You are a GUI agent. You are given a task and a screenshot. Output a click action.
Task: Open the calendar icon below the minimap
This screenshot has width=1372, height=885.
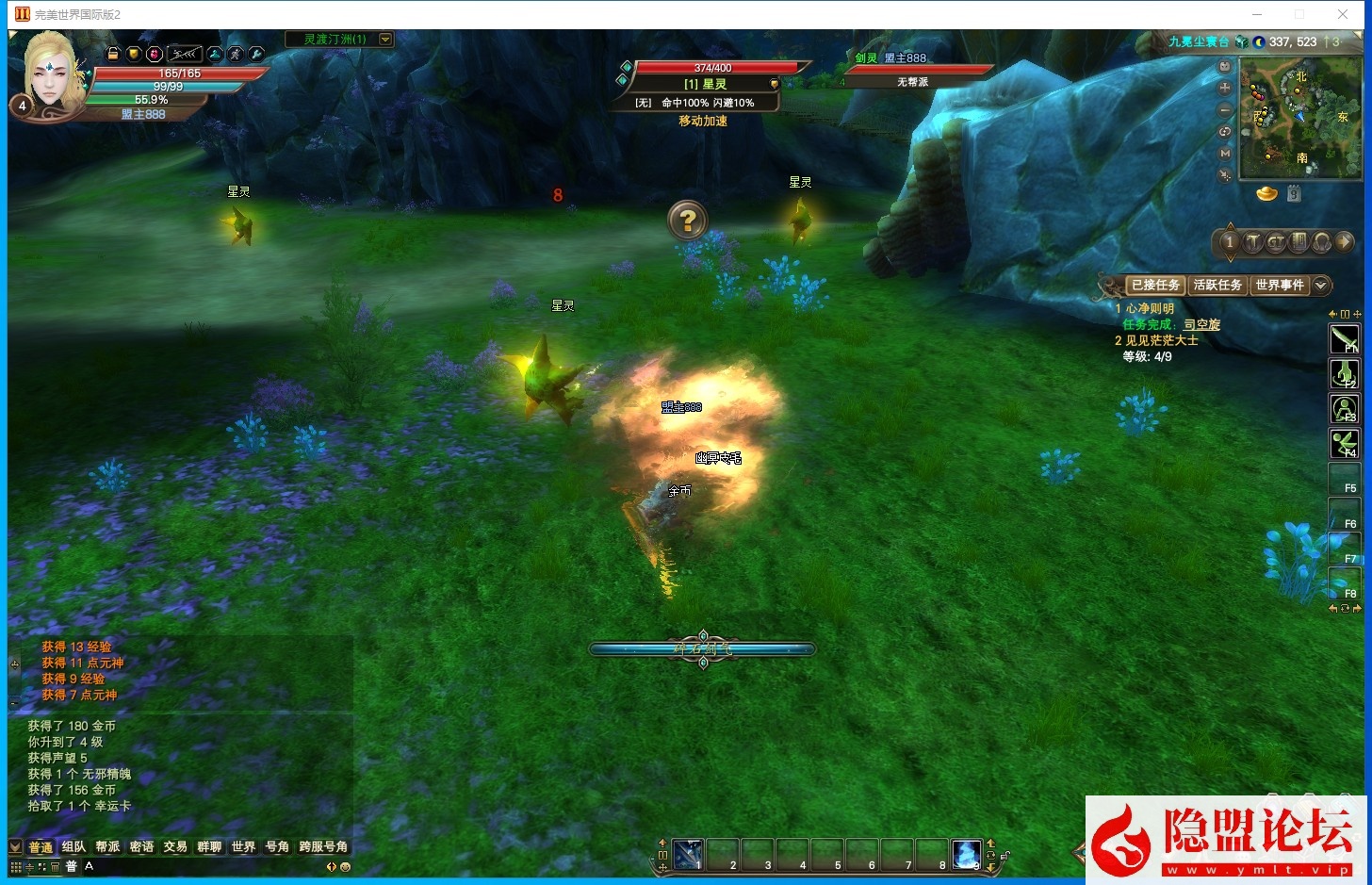pyautogui.click(x=1294, y=193)
